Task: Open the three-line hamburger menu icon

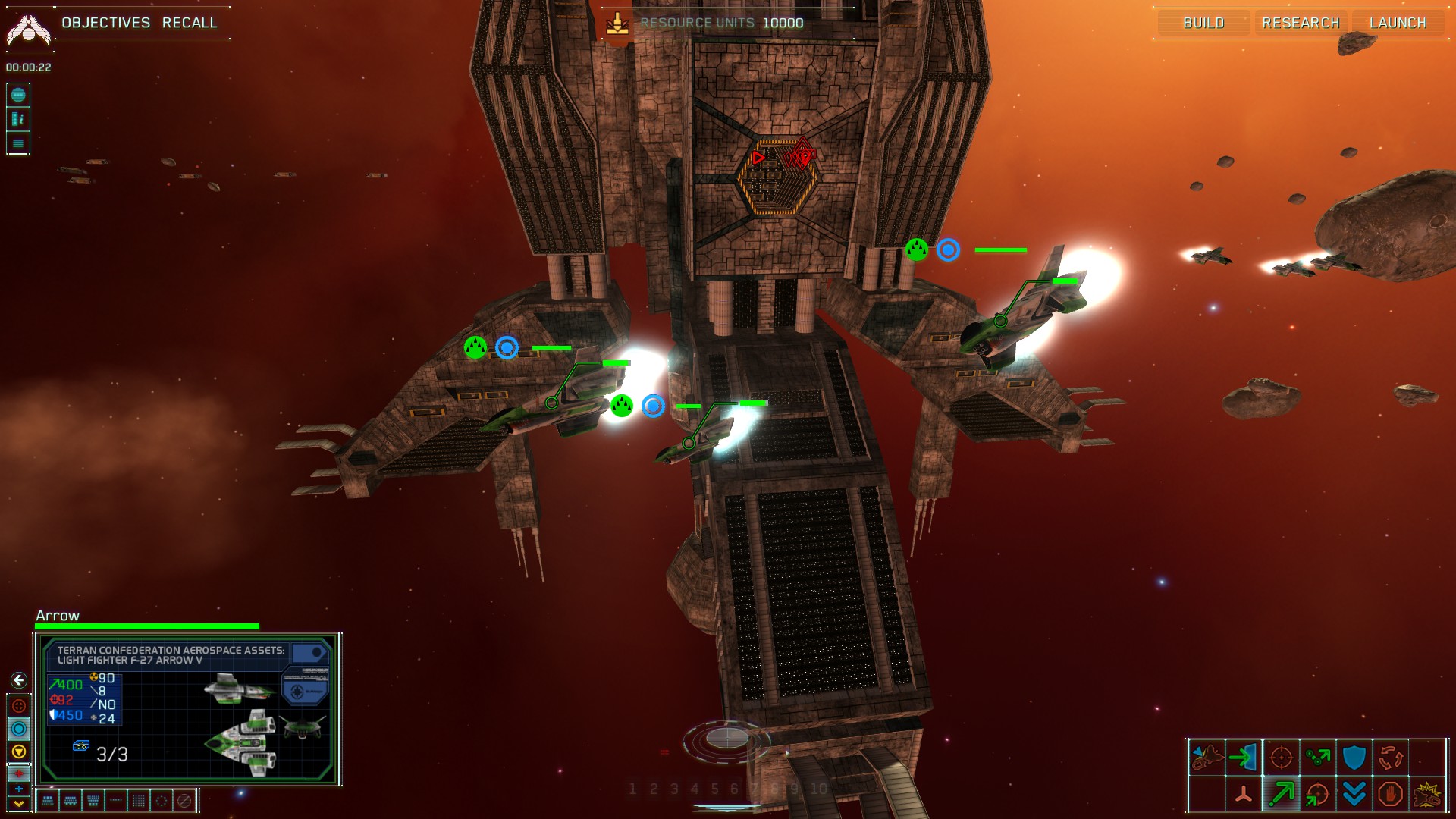Action: pos(18,143)
